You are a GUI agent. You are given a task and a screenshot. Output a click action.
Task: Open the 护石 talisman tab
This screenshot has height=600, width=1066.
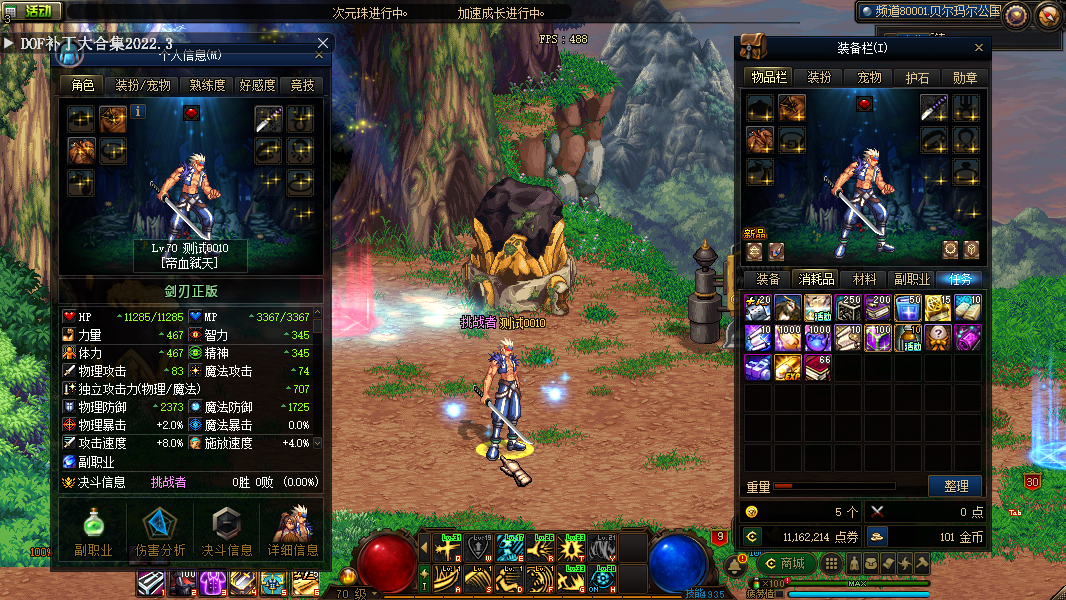(x=917, y=77)
